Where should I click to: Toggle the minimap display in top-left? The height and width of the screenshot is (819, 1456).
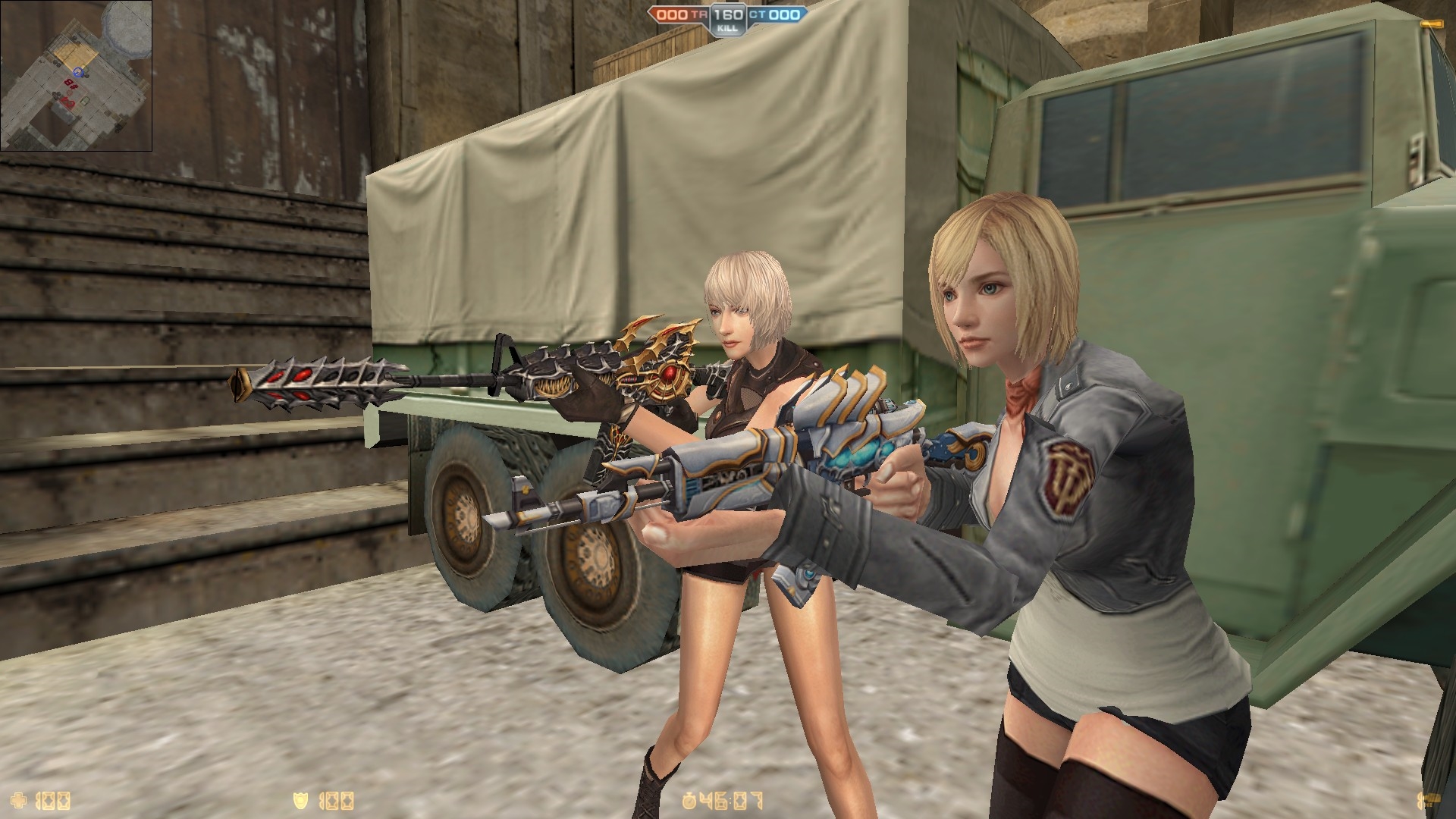pyautogui.click(x=76, y=76)
